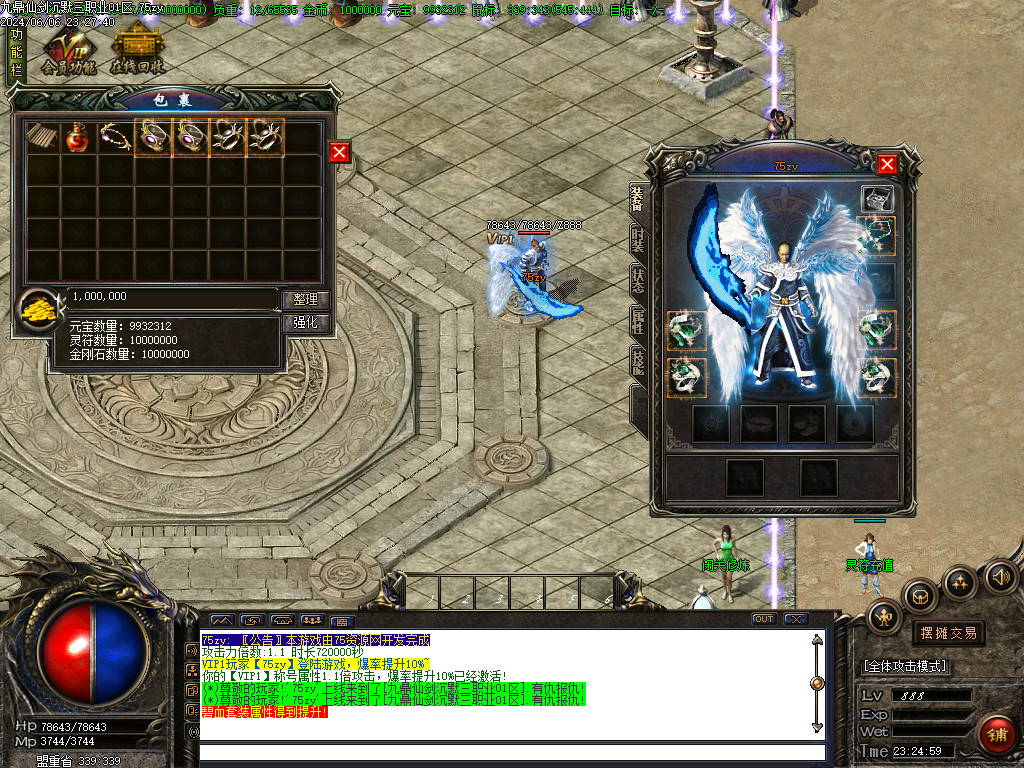The height and width of the screenshot is (768, 1024).
Task: Click the 摆摊交易 stall trade button
Action: pyautogui.click(x=948, y=633)
